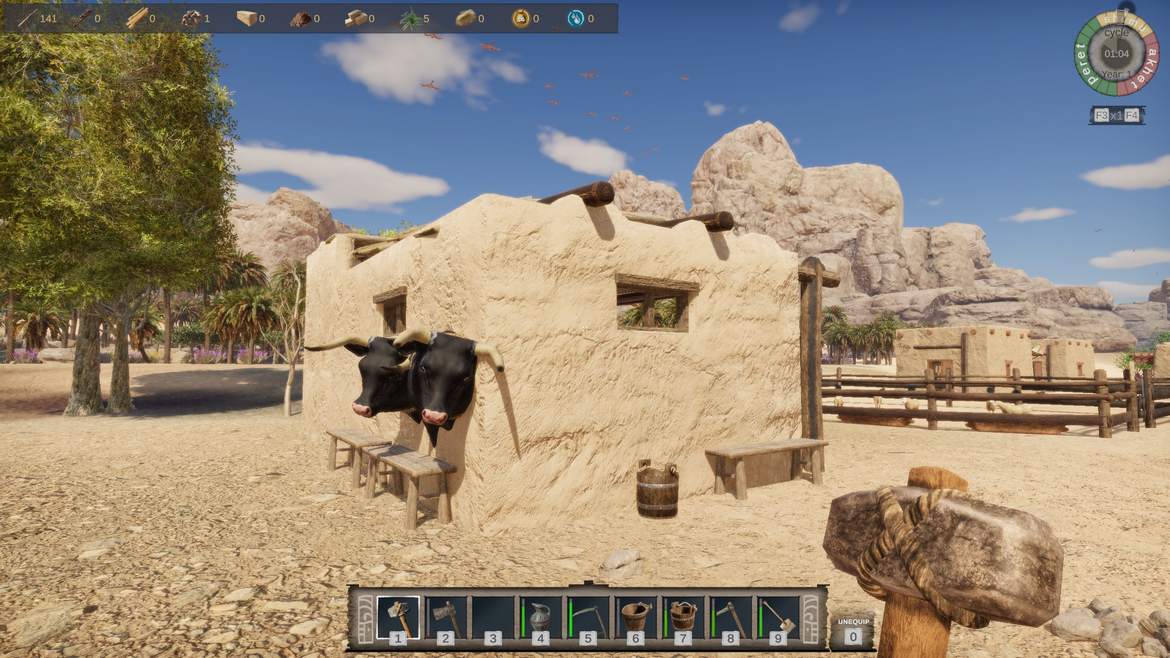Choose the clay water jug in slot 4
Viewport: 1170px width, 658px height.
(x=540, y=617)
